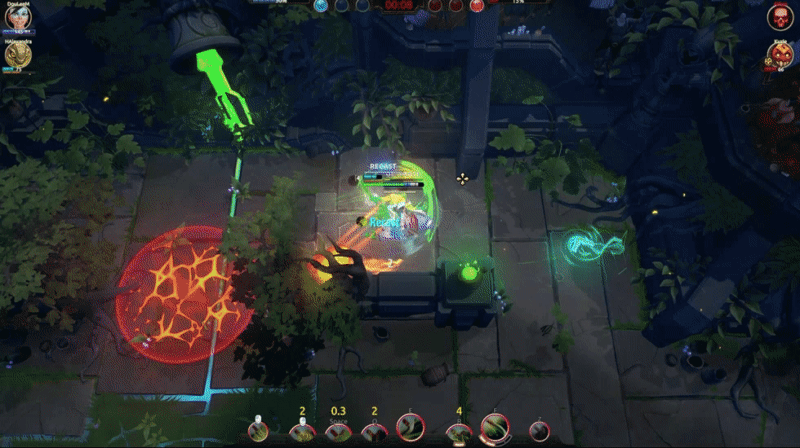Select the rightmost ability in the bar
The width and height of the screenshot is (800, 448).
(539, 431)
